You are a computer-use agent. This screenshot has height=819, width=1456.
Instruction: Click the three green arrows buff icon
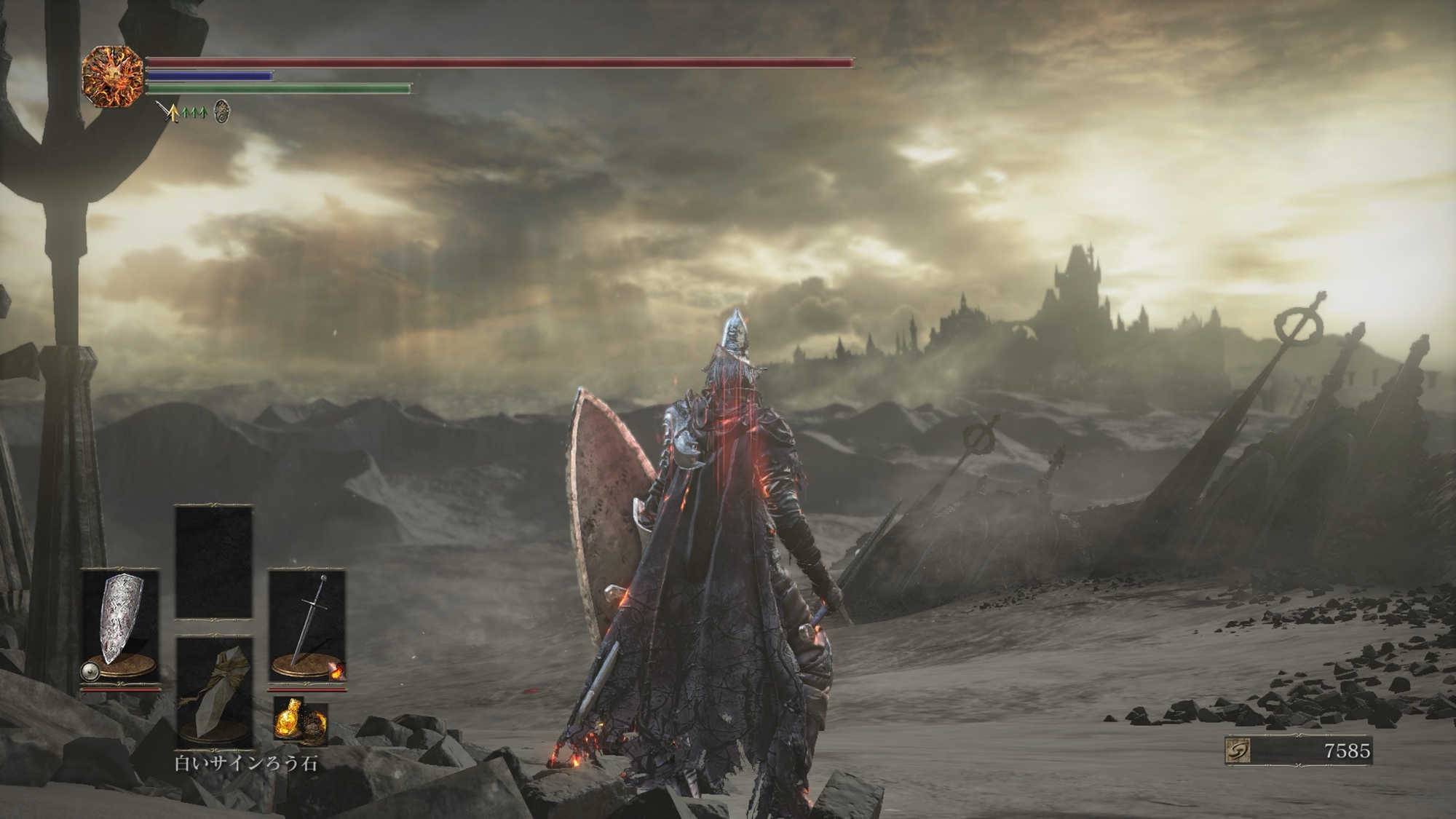[x=194, y=112]
